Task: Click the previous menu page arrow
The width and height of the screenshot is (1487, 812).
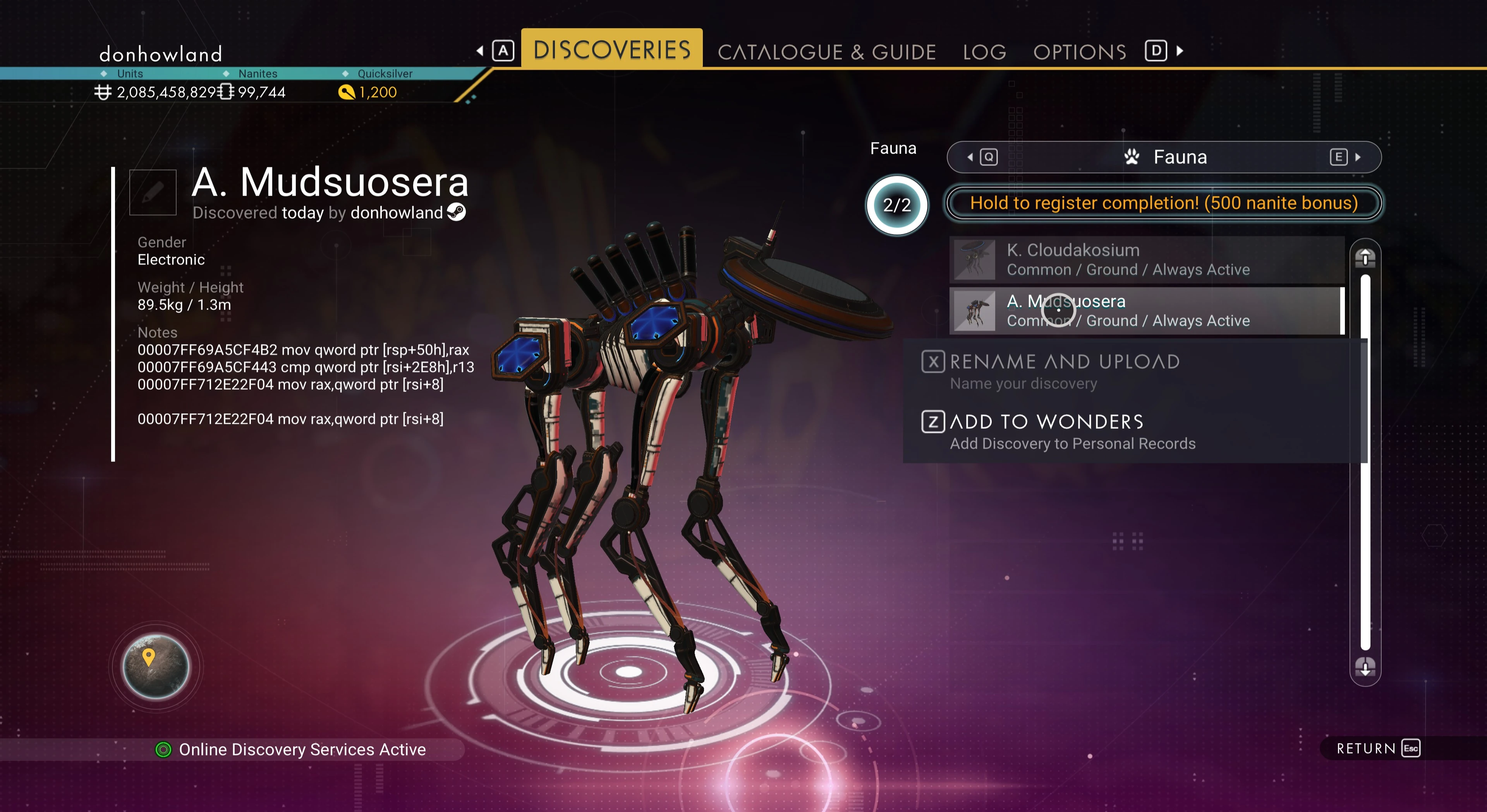Action: pyautogui.click(x=480, y=51)
